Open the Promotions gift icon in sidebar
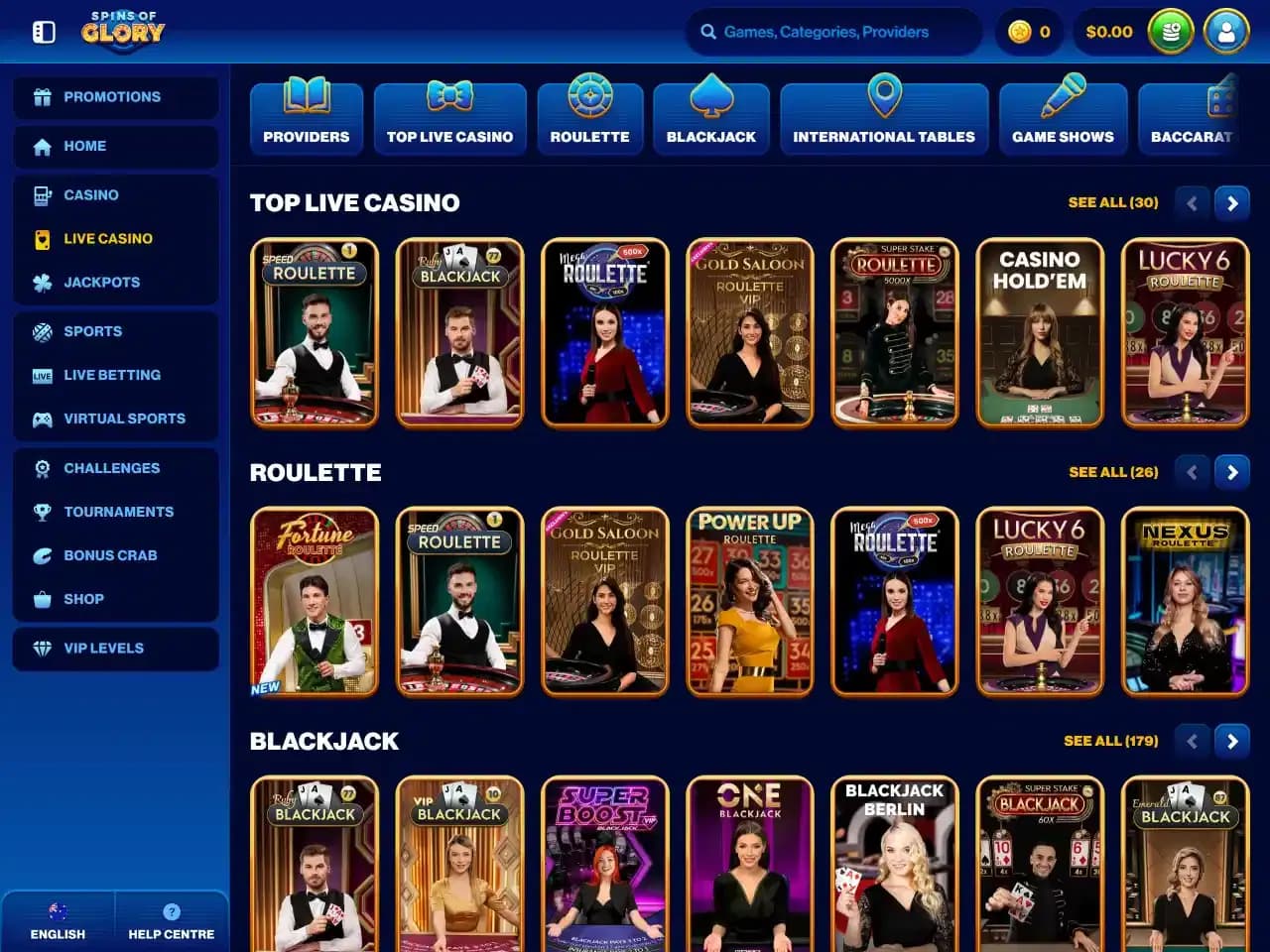 tap(42, 96)
